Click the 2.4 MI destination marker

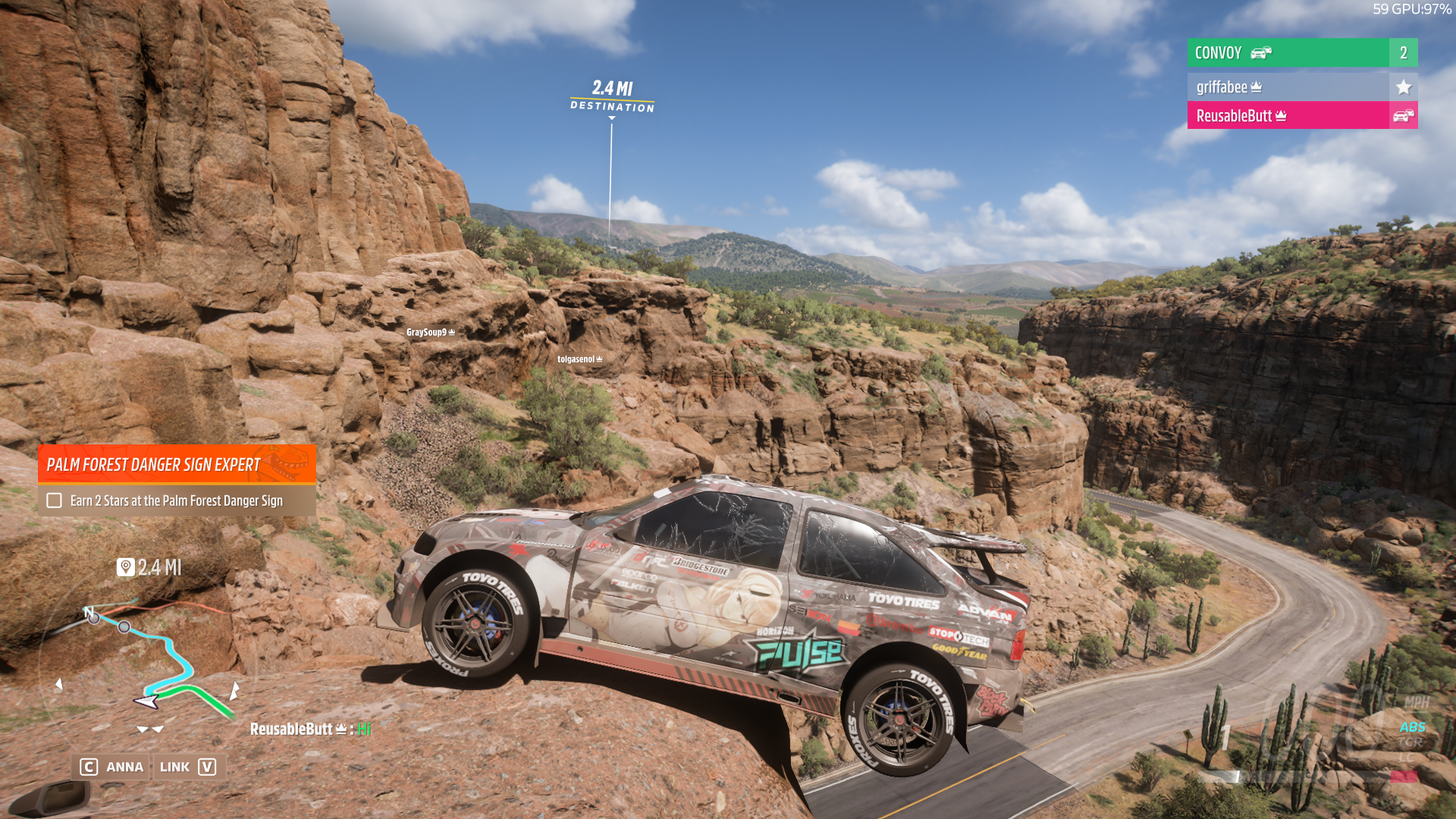pyautogui.click(x=612, y=96)
